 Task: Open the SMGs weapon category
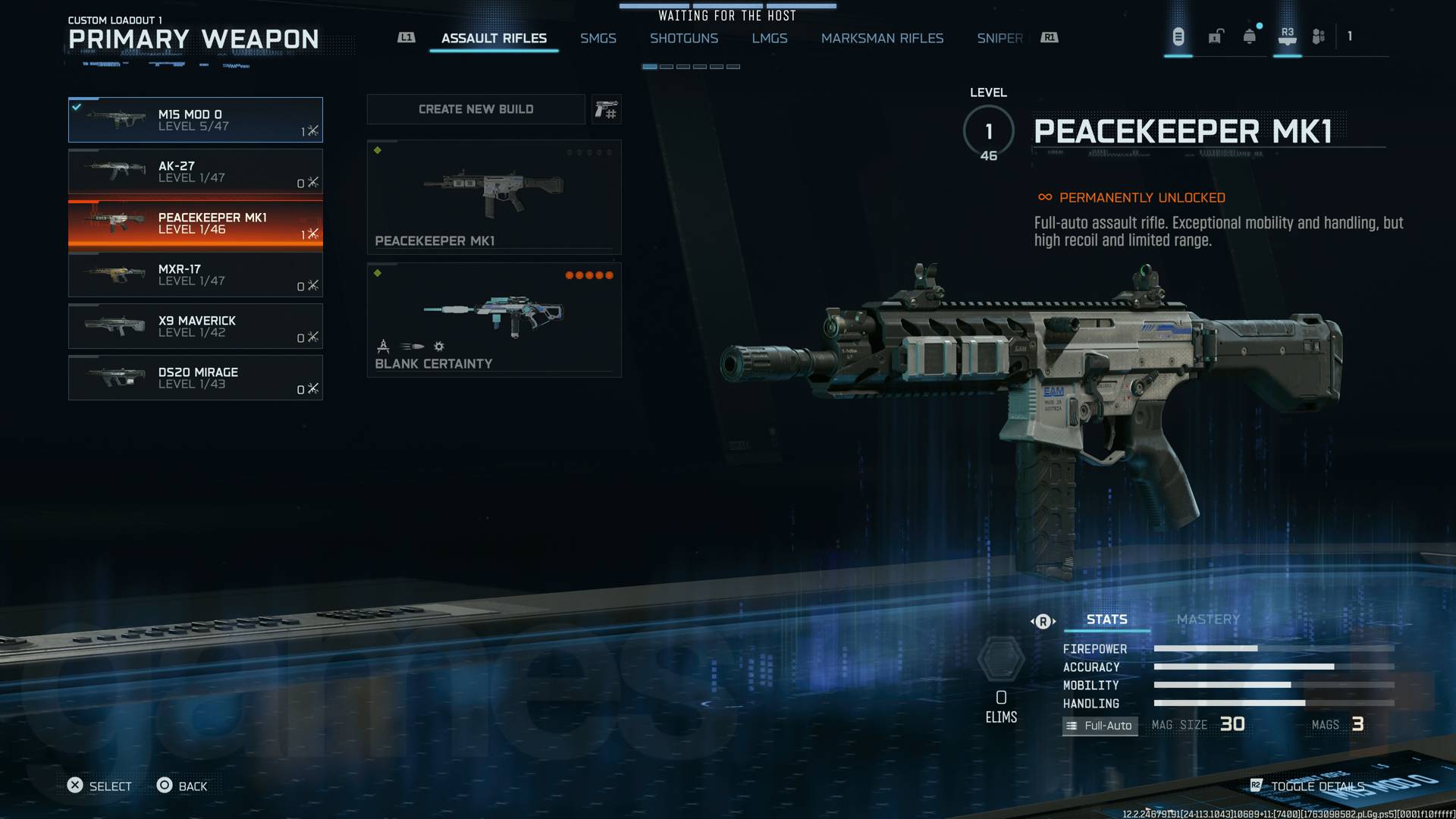click(x=598, y=38)
